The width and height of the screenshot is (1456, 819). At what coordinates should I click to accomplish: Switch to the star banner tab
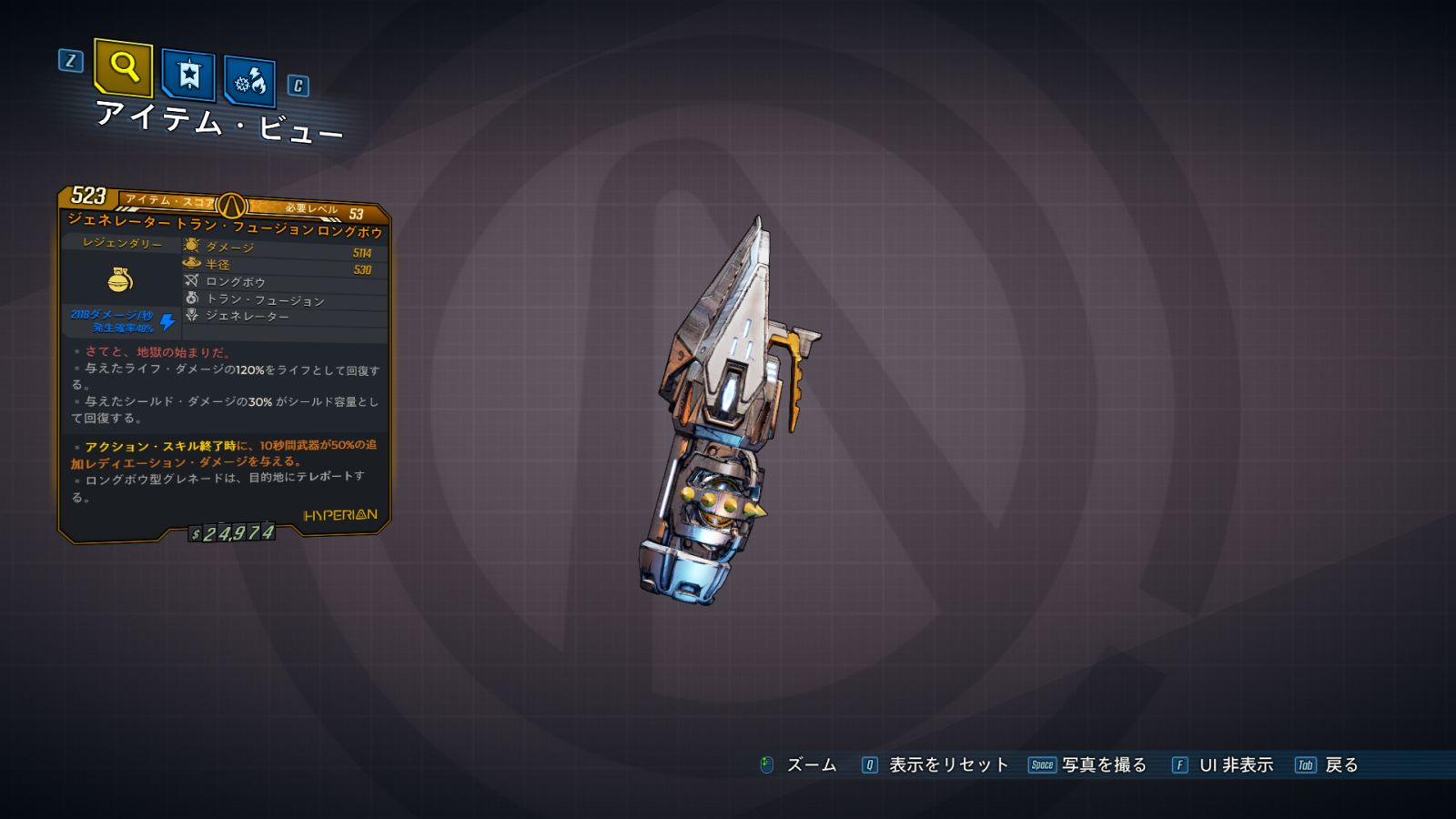pos(188,75)
